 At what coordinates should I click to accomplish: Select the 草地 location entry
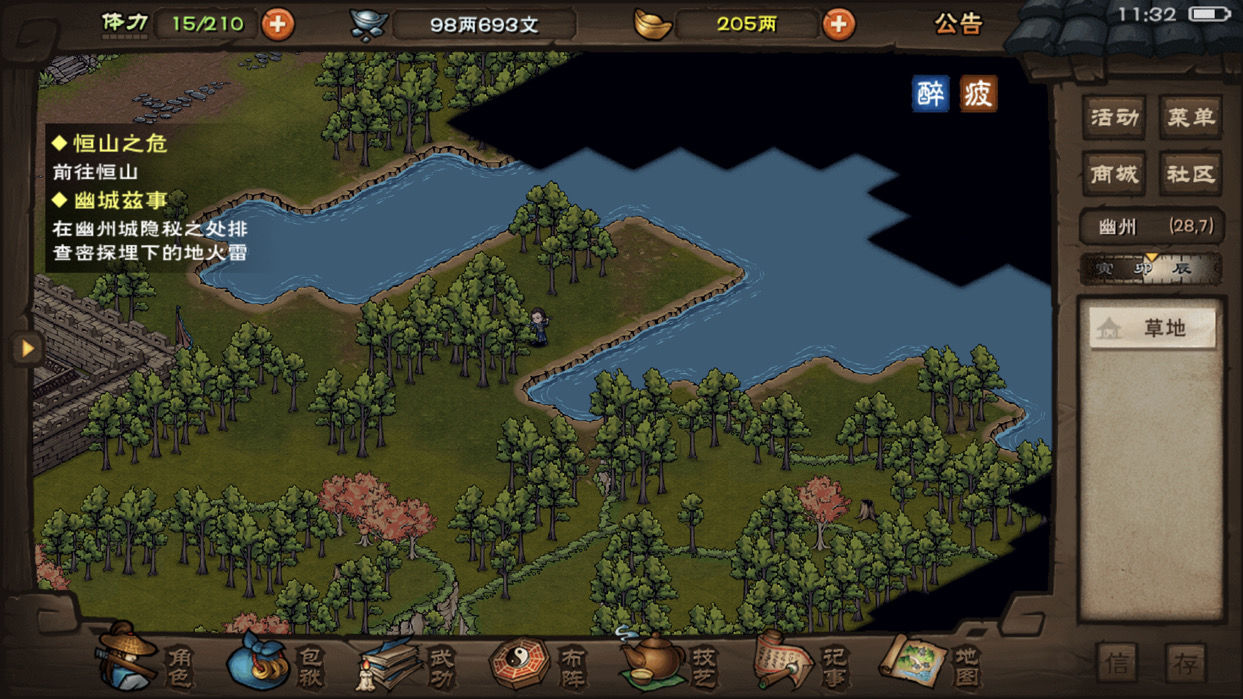1152,328
